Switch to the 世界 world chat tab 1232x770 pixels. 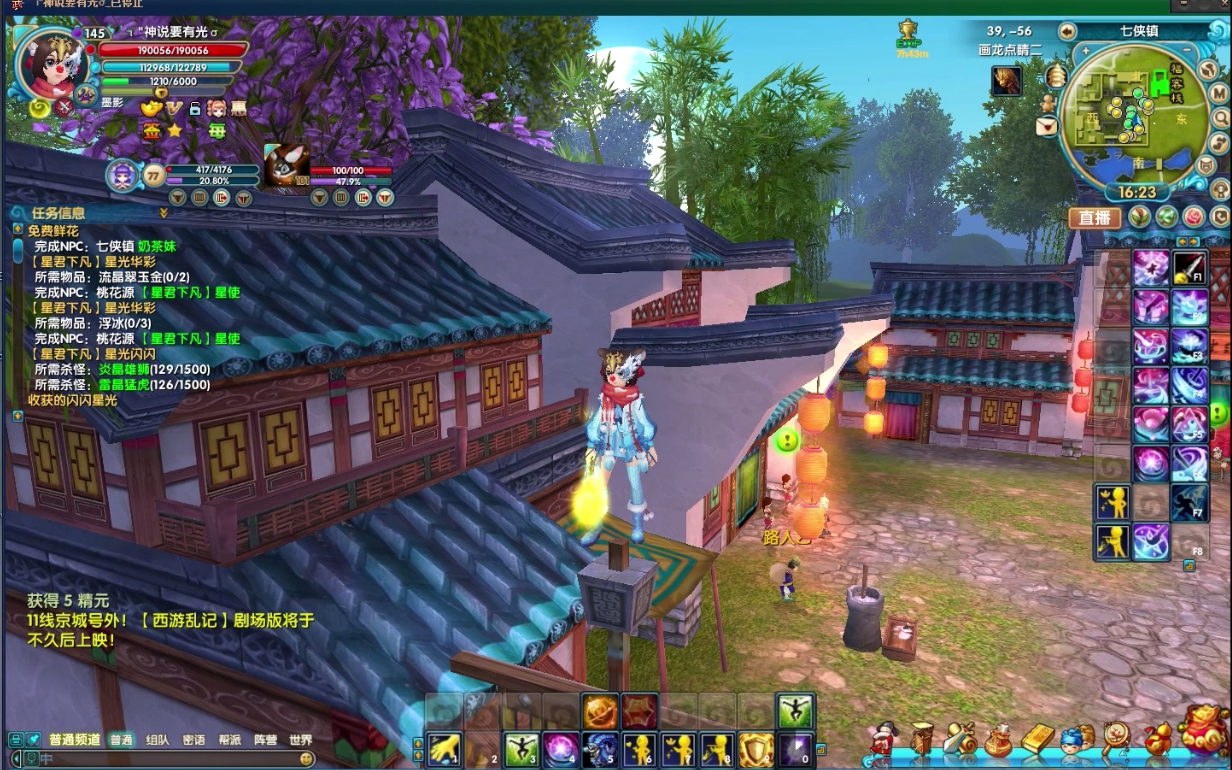click(x=301, y=740)
